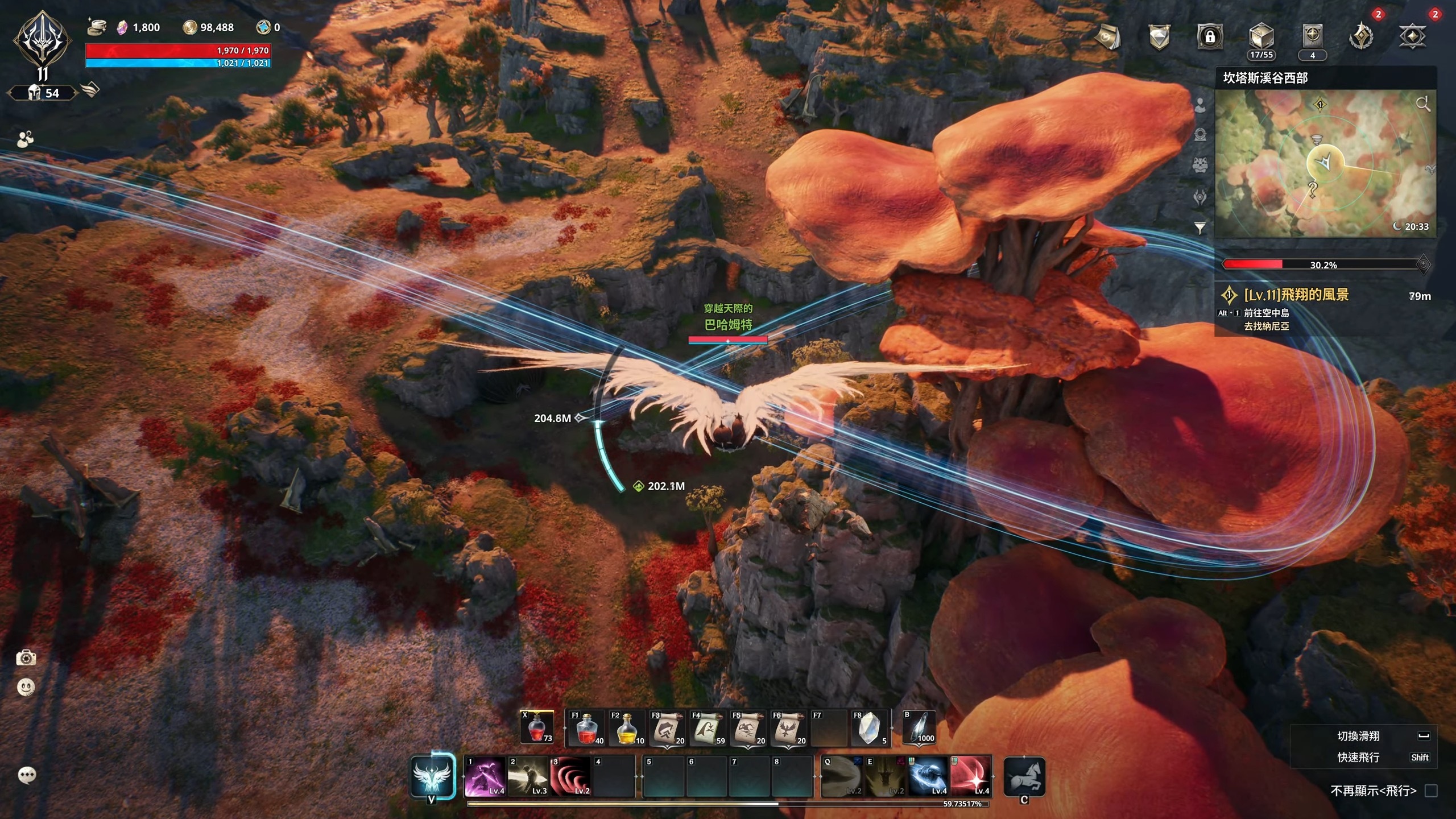
Task: Open the camera screenshot mode icon
Action: point(26,659)
